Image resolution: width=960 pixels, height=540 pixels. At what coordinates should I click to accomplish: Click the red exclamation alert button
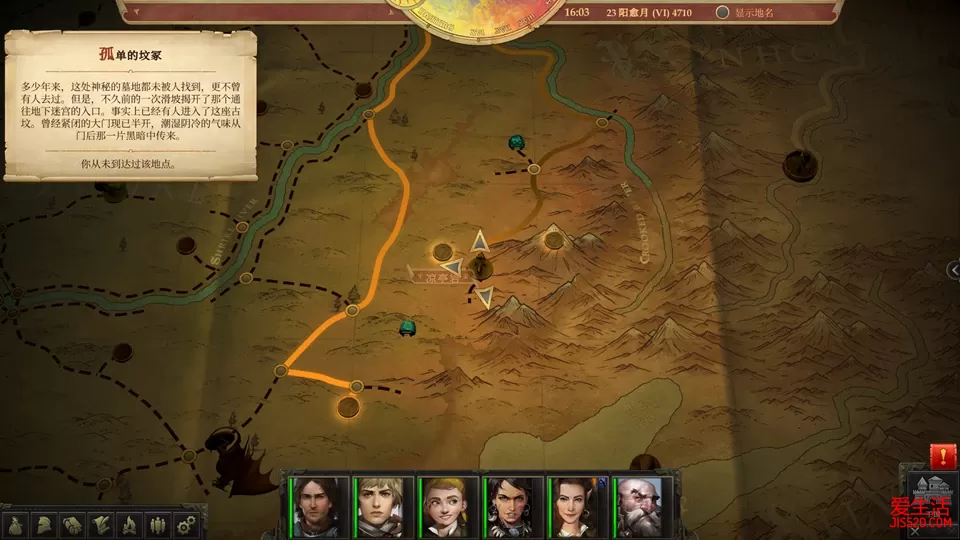tap(942, 457)
